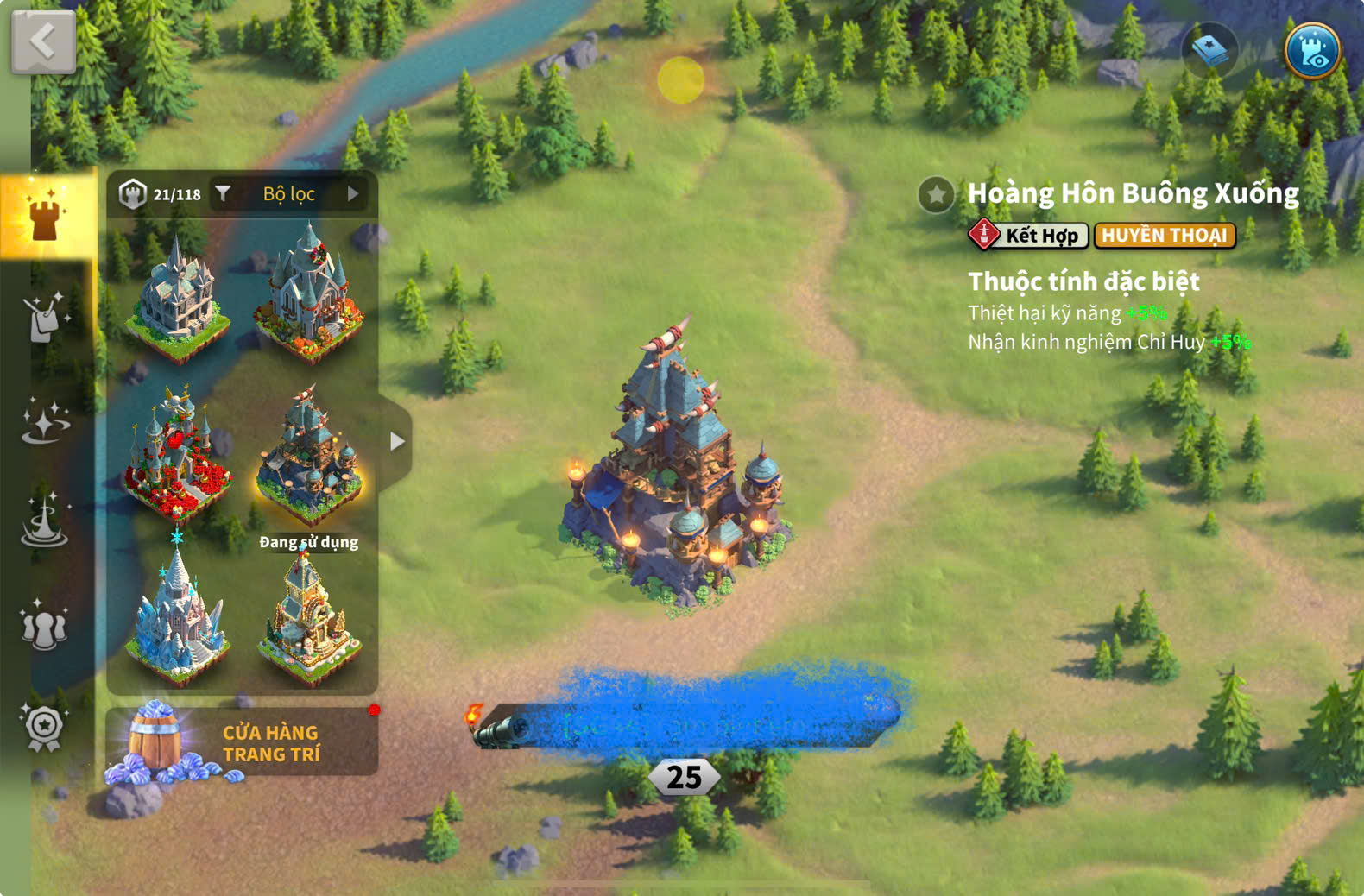Pick the red rose castle theme
Screen dimensions: 1364x896
click(x=177, y=453)
